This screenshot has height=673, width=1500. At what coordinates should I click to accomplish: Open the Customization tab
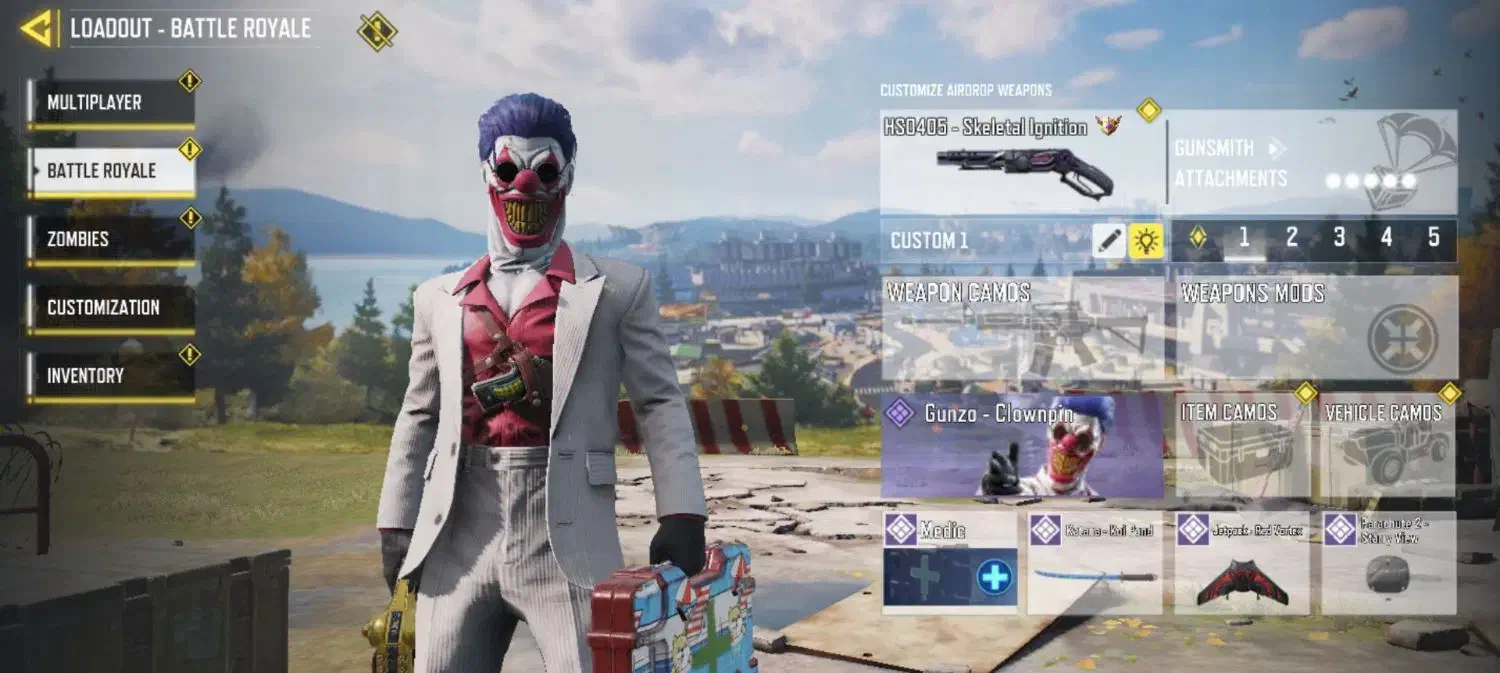[110, 308]
